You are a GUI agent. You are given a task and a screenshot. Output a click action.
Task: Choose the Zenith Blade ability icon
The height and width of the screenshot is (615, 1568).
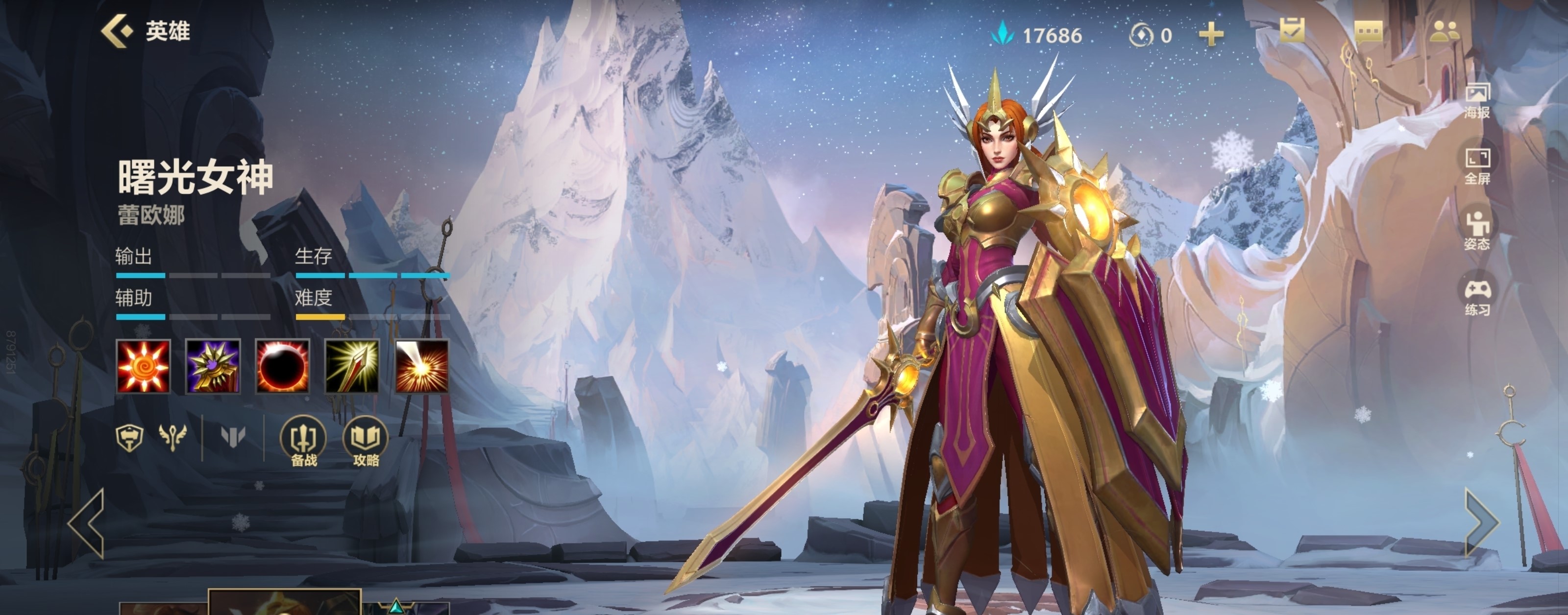coord(352,366)
